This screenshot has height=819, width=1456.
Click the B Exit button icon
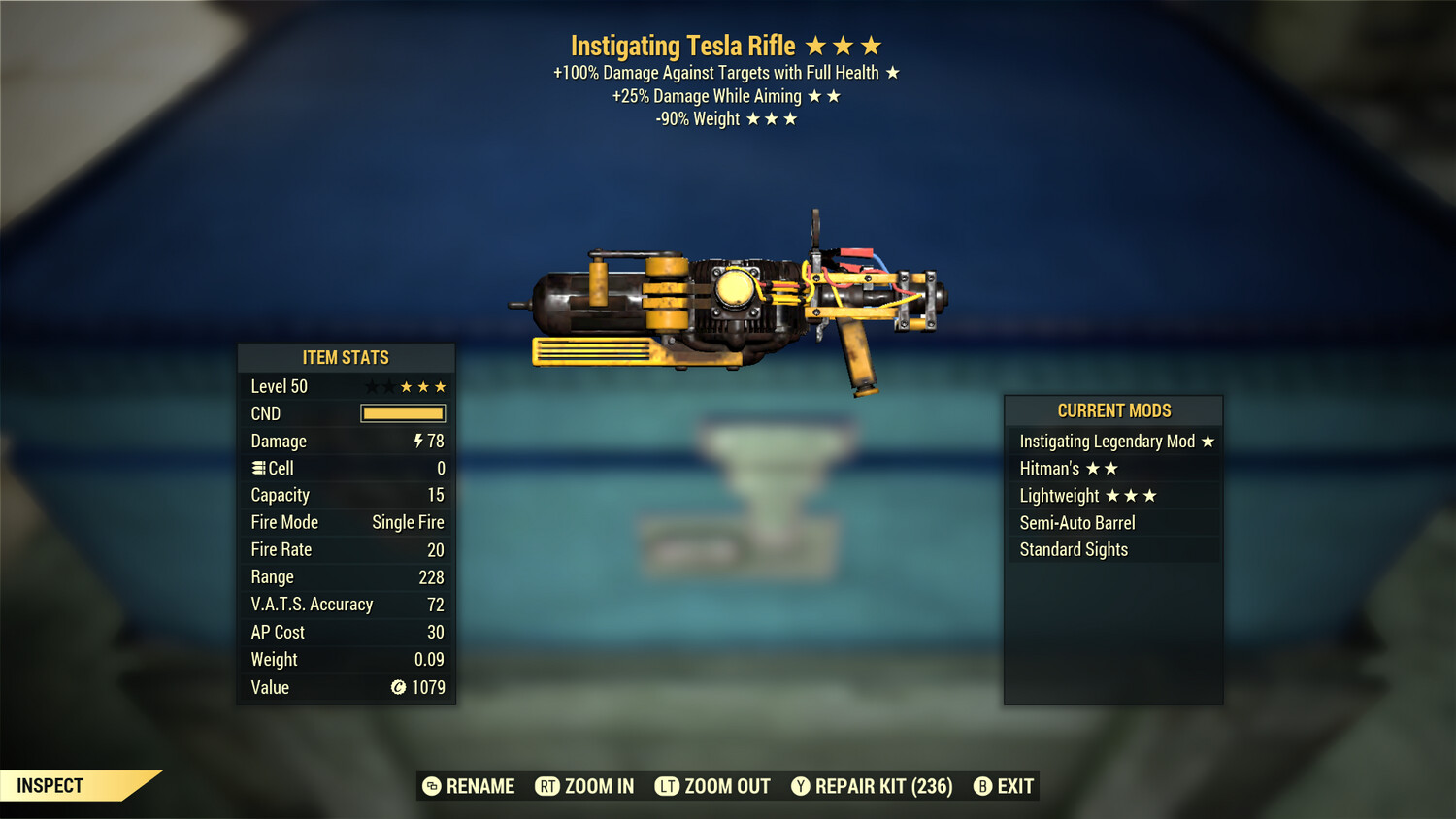tap(981, 786)
